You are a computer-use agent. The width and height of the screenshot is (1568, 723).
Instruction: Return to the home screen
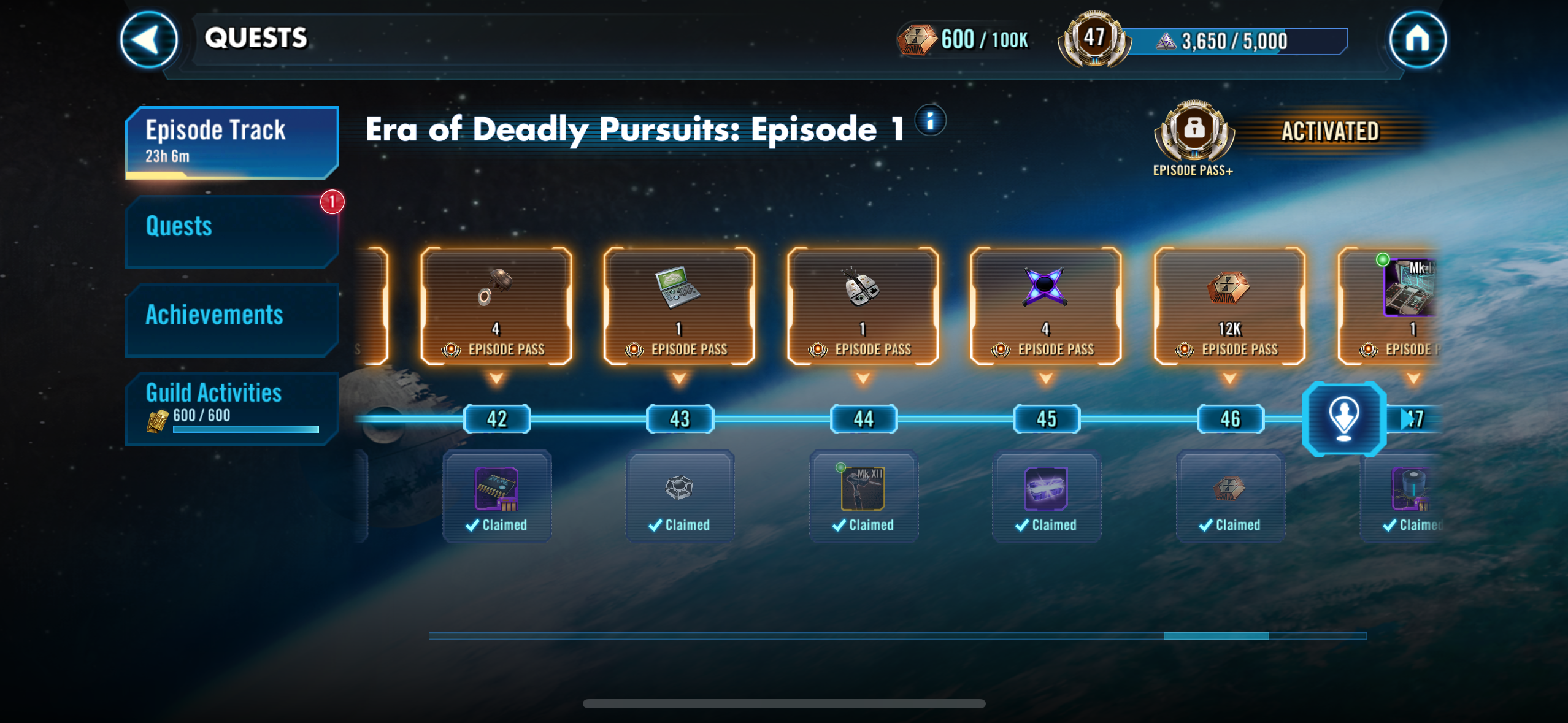click(x=1417, y=40)
